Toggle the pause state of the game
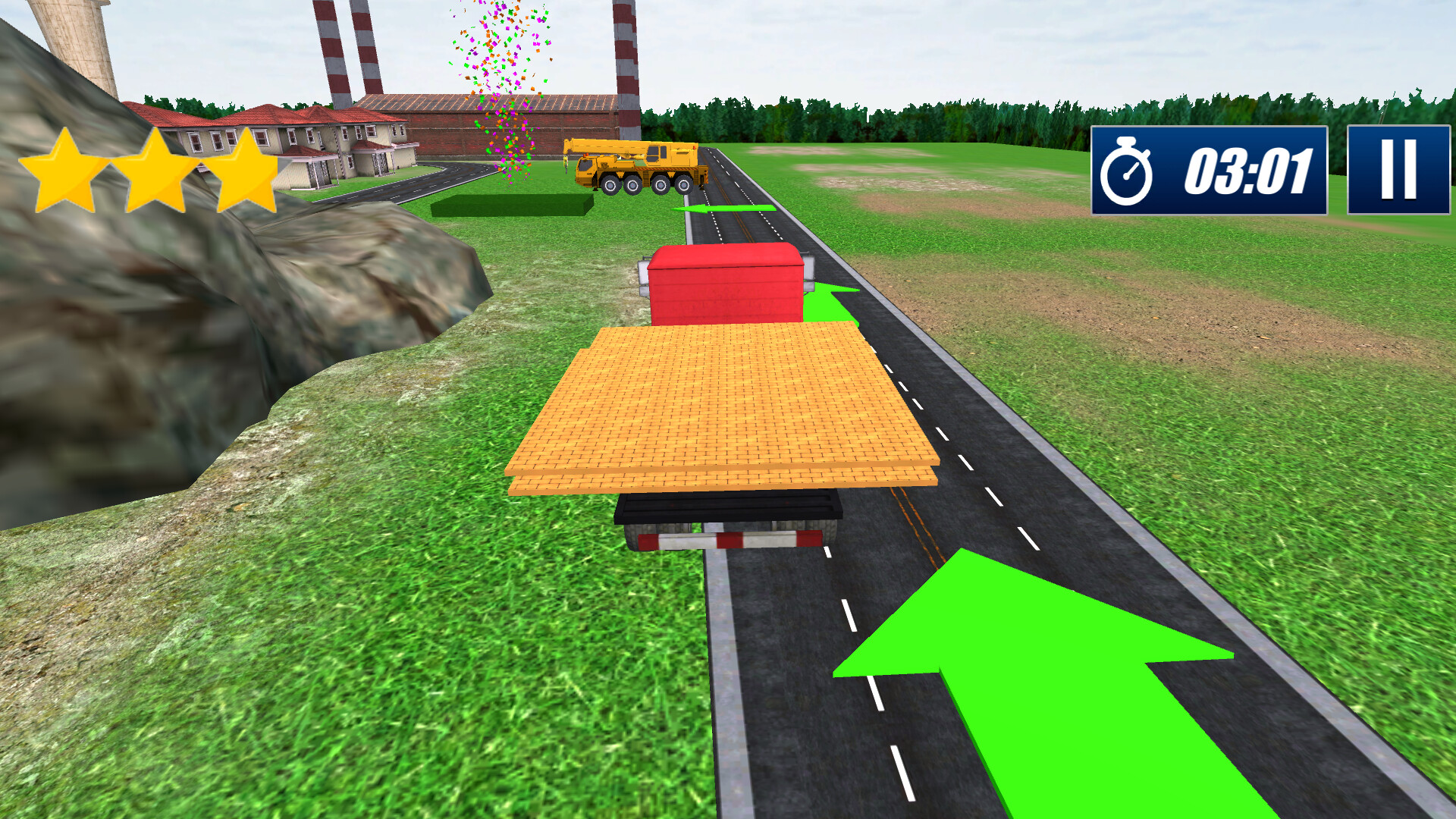1456x819 pixels. click(1398, 170)
